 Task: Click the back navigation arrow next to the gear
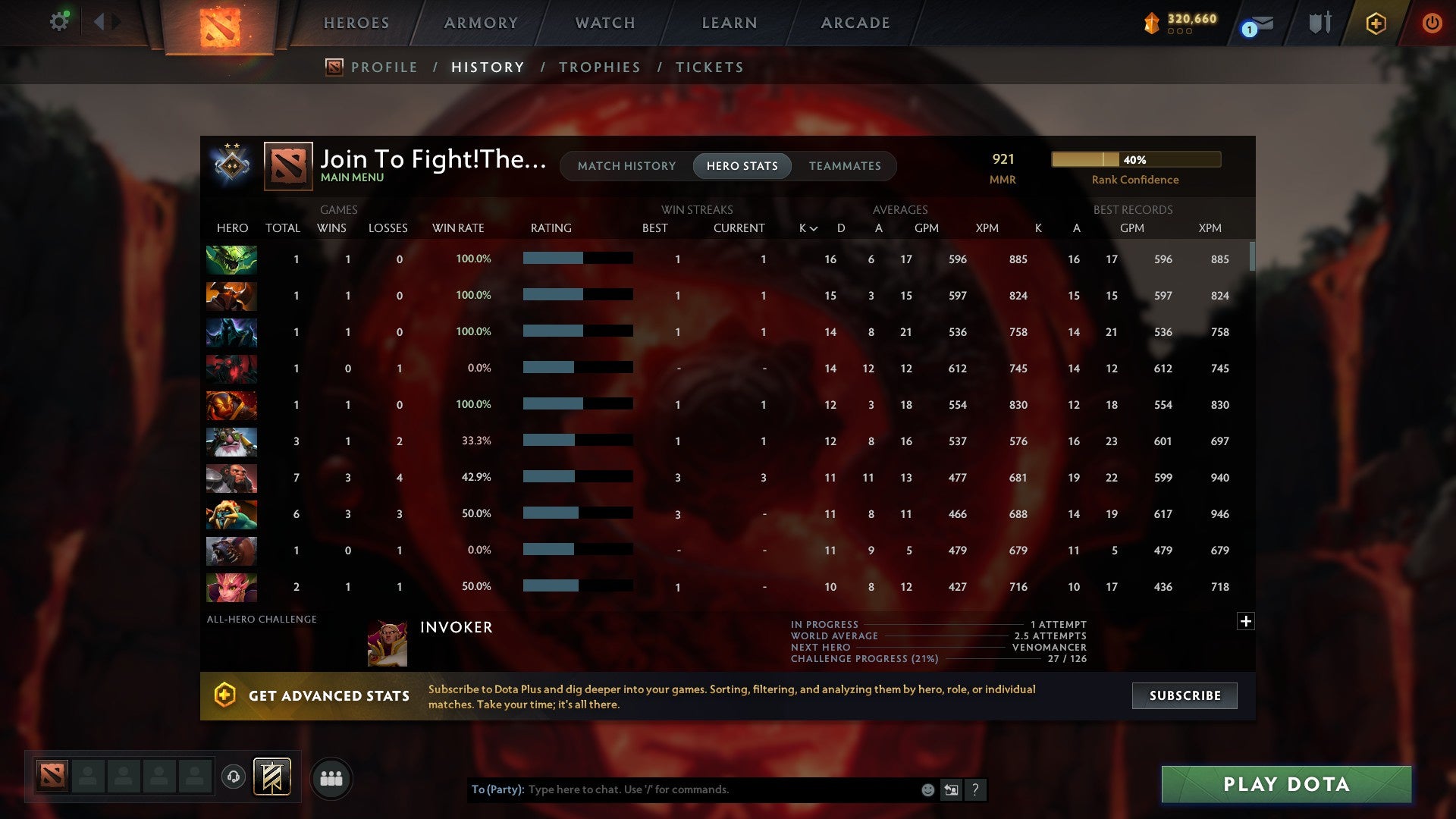[x=101, y=21]
